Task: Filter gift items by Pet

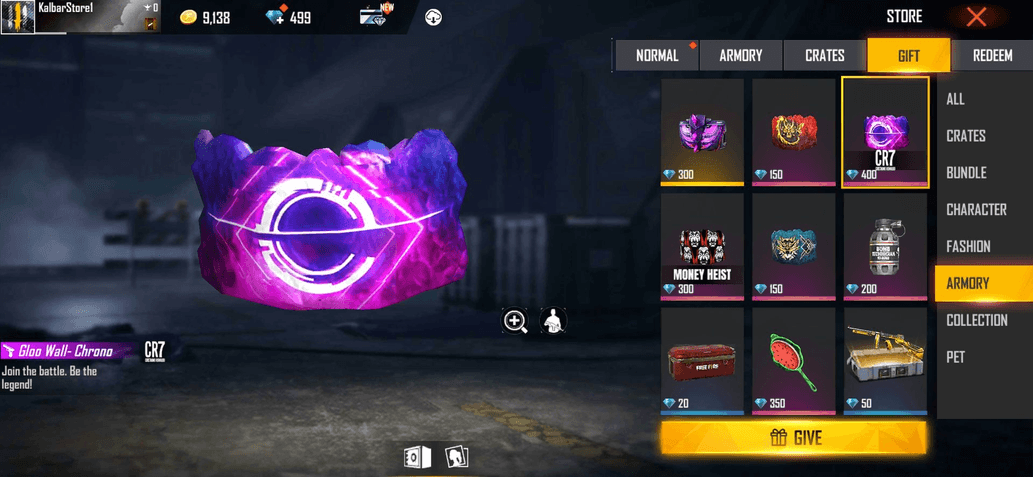Action: (x=956, y=357)
